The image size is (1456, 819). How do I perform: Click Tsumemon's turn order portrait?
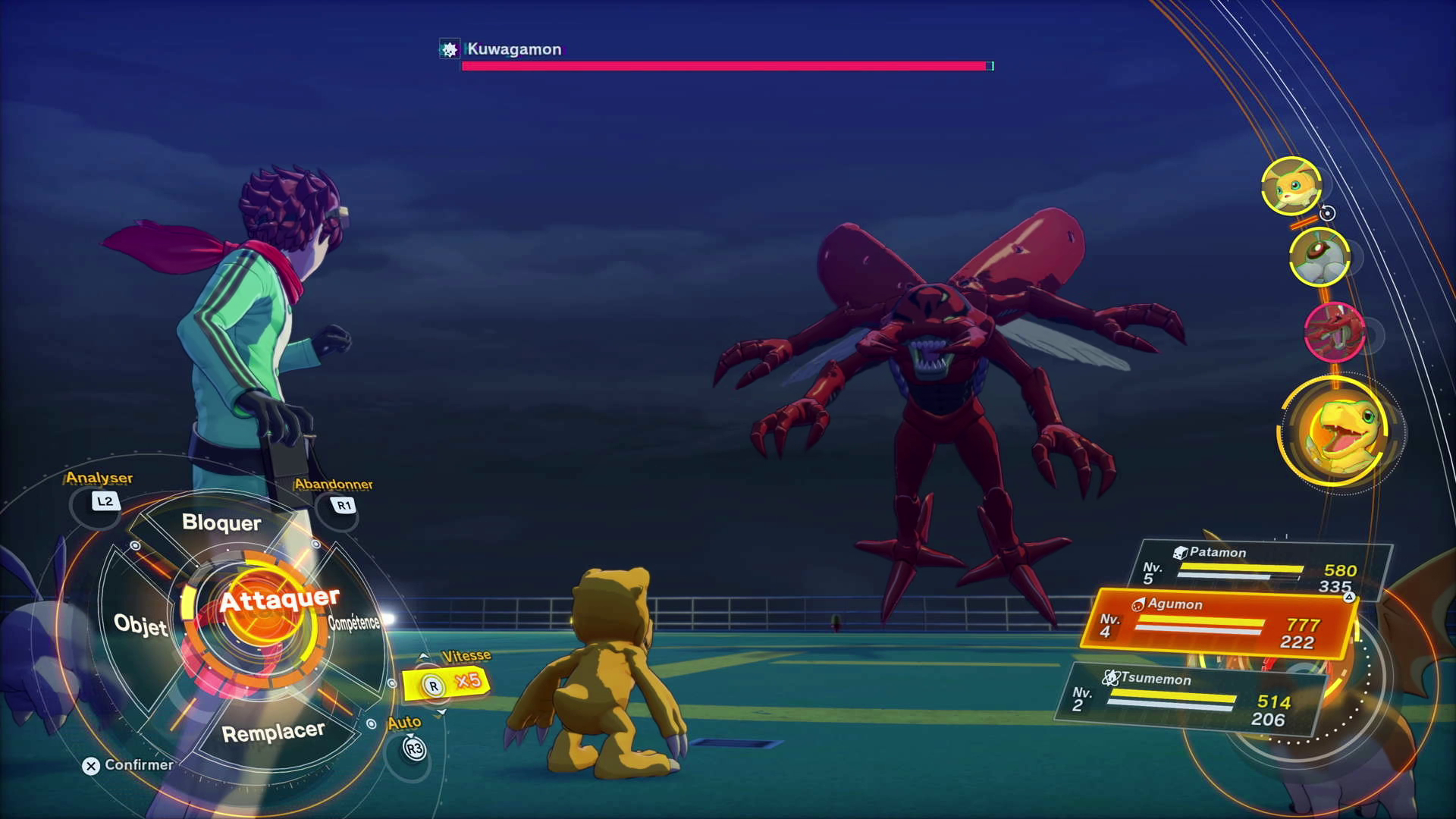1319,257
